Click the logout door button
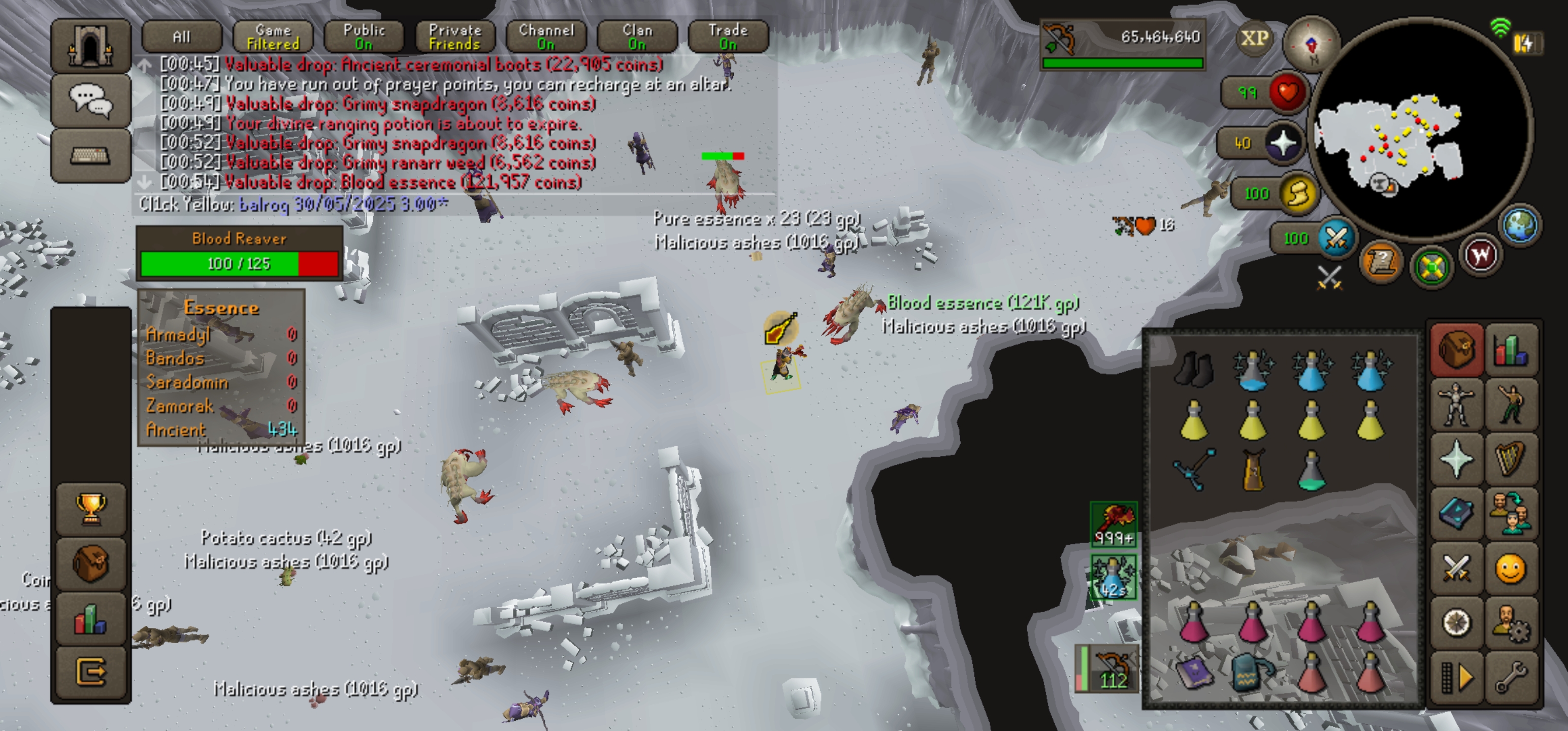Image resolution: width=1568 pixels, height=731 pixels. [x=91, y=672]
